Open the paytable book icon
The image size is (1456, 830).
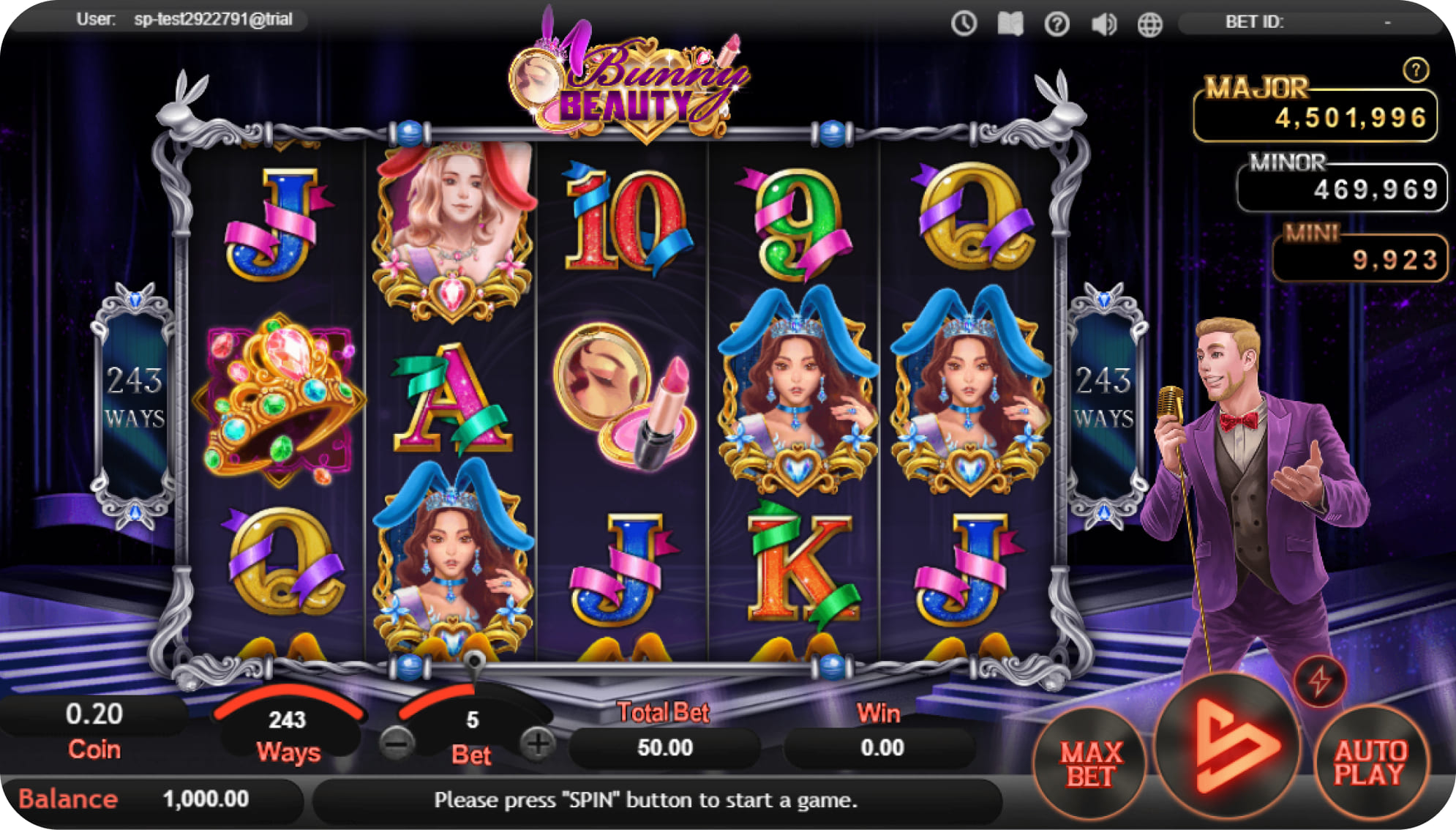[x=1010, y=23]
